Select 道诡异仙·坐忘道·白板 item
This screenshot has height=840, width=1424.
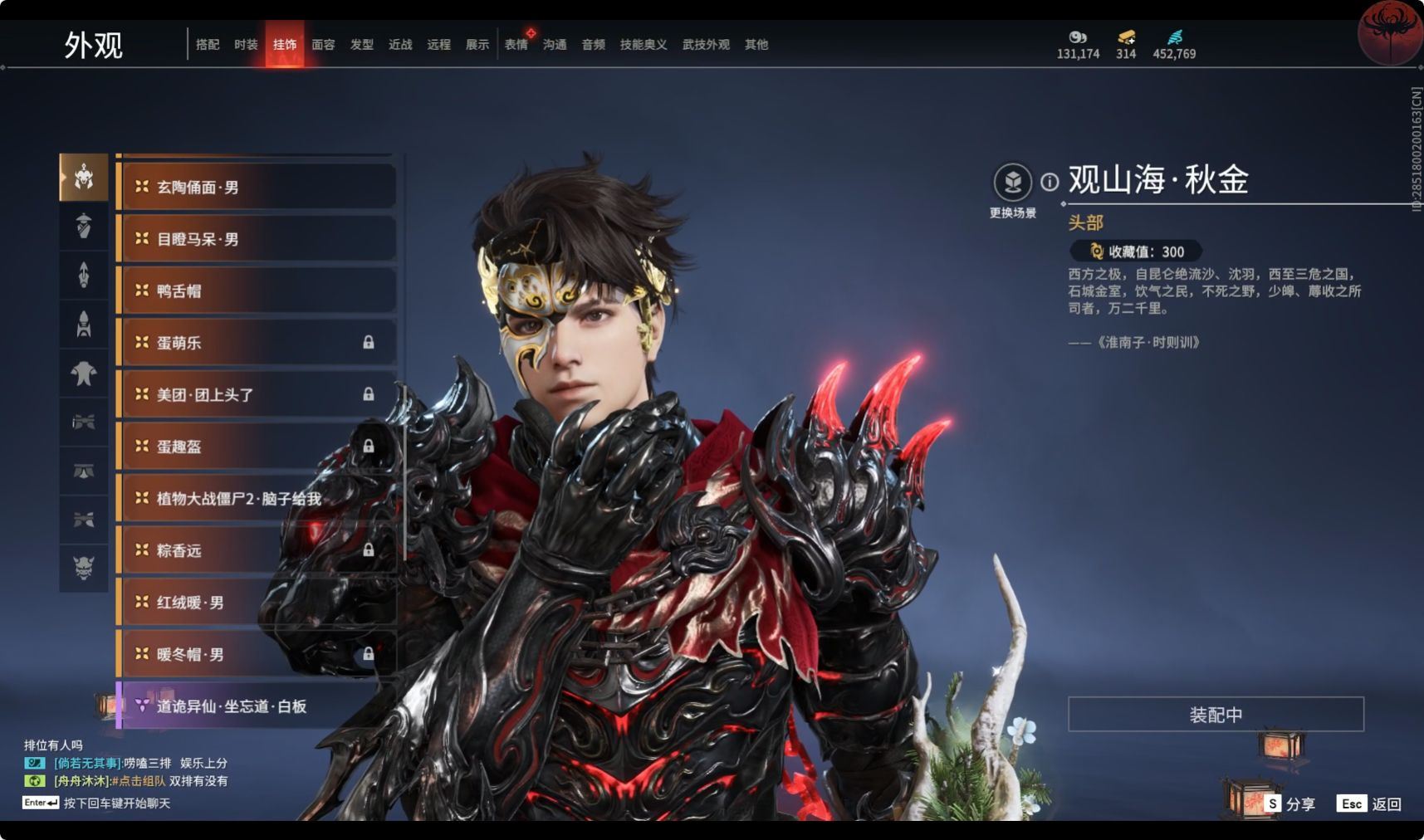click(x=256, y=706)
